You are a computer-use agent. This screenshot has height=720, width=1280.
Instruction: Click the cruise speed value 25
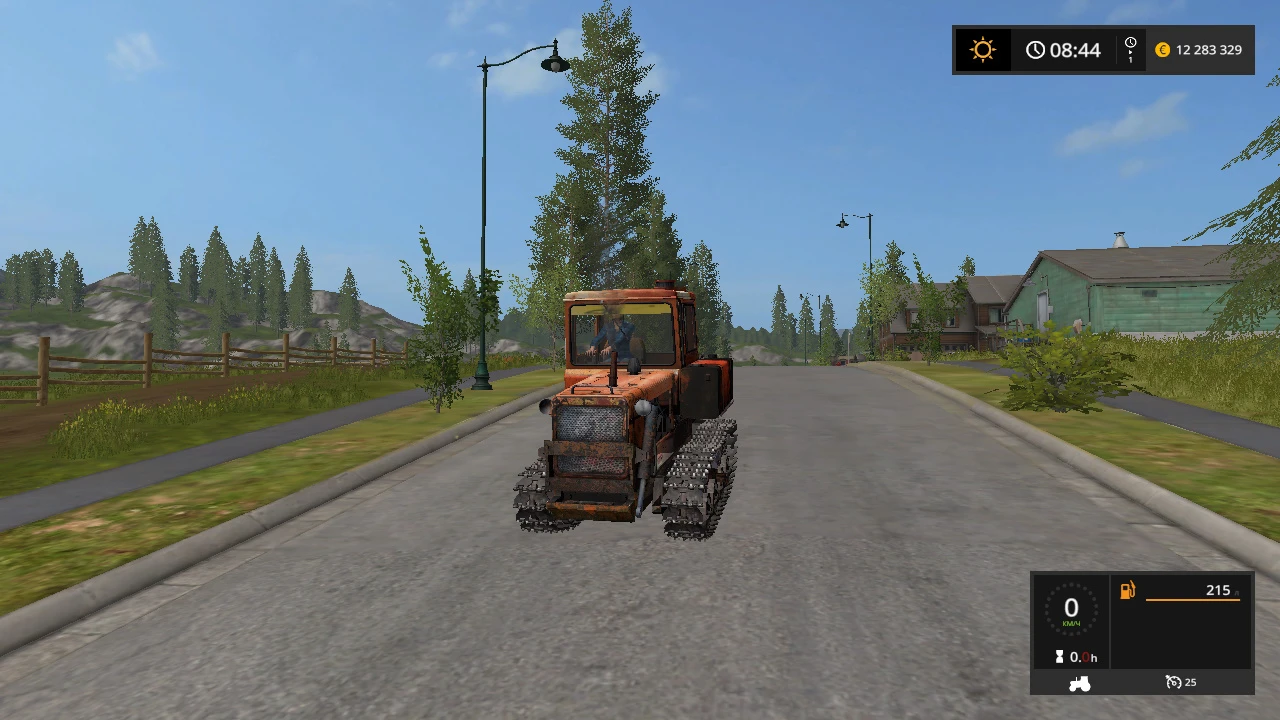[x=1192, y=681]
